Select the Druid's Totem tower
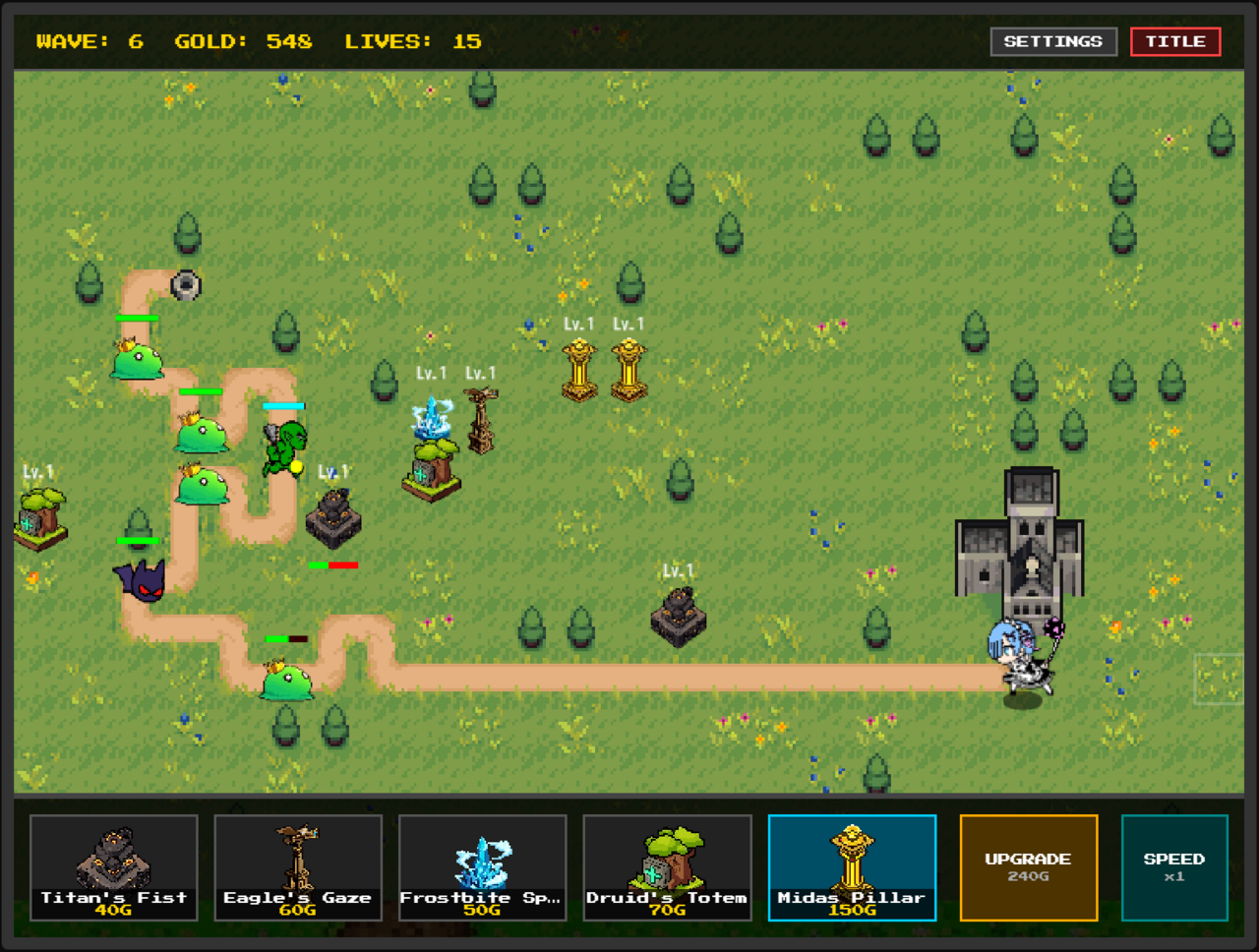Screen dimensions: 1259x952 [667, 867]
